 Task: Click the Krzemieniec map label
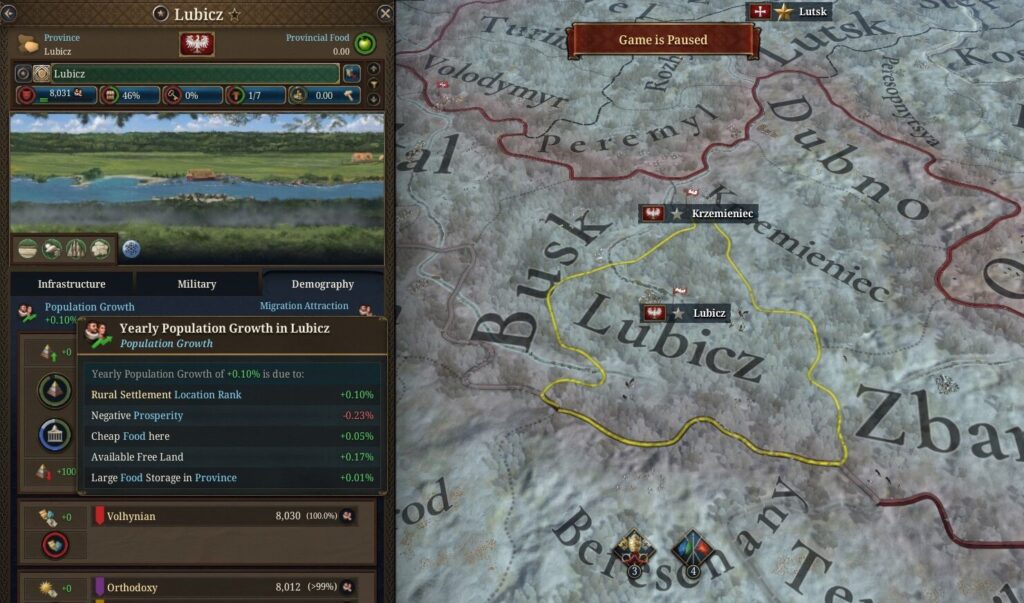coord(698,214)
